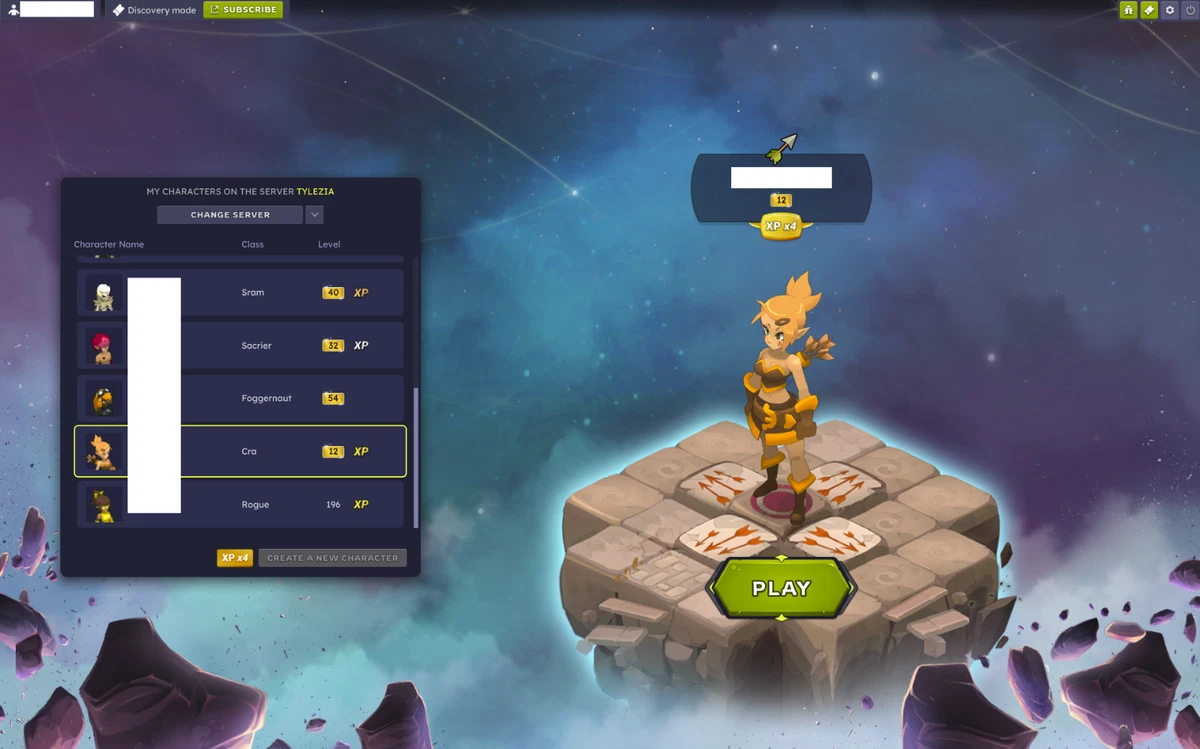Click the Discovery mode label
The width and height of the screenshot is (1200, 749).
pyautogui.click(x=154, y=10)
